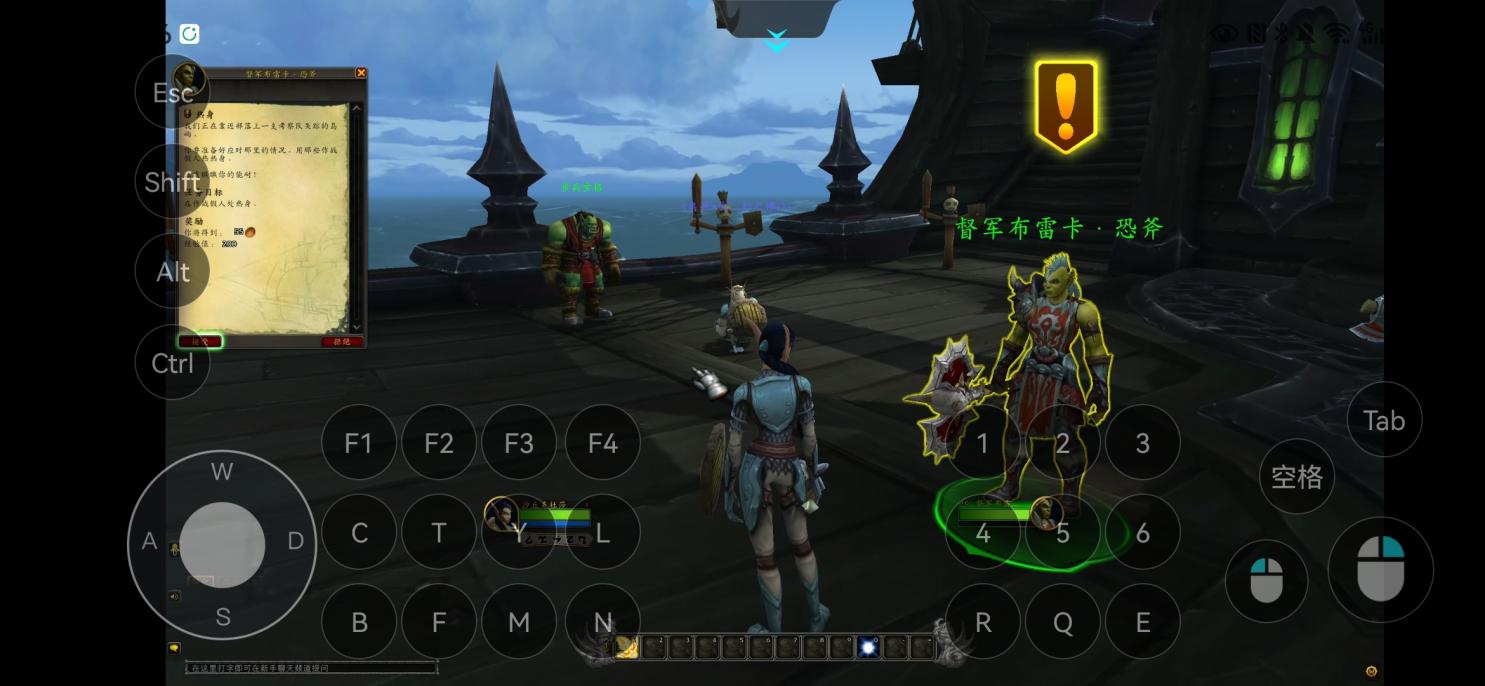This screenshot has height=686, width=1485.
Task: Decline the quest with the 拒绝 button
Action: (x=342, y=341)
